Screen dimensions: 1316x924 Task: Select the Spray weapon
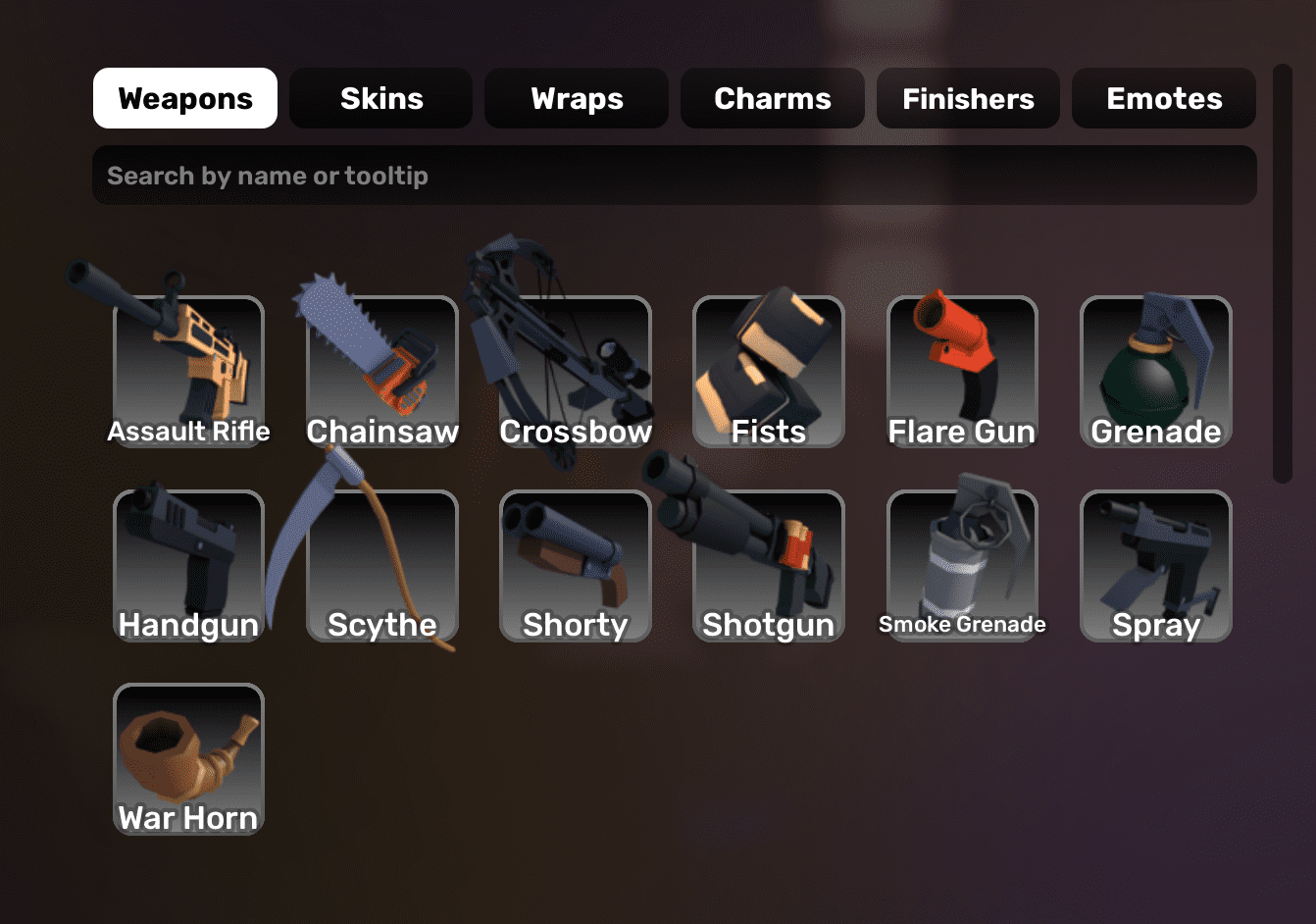pos(1155,566)
